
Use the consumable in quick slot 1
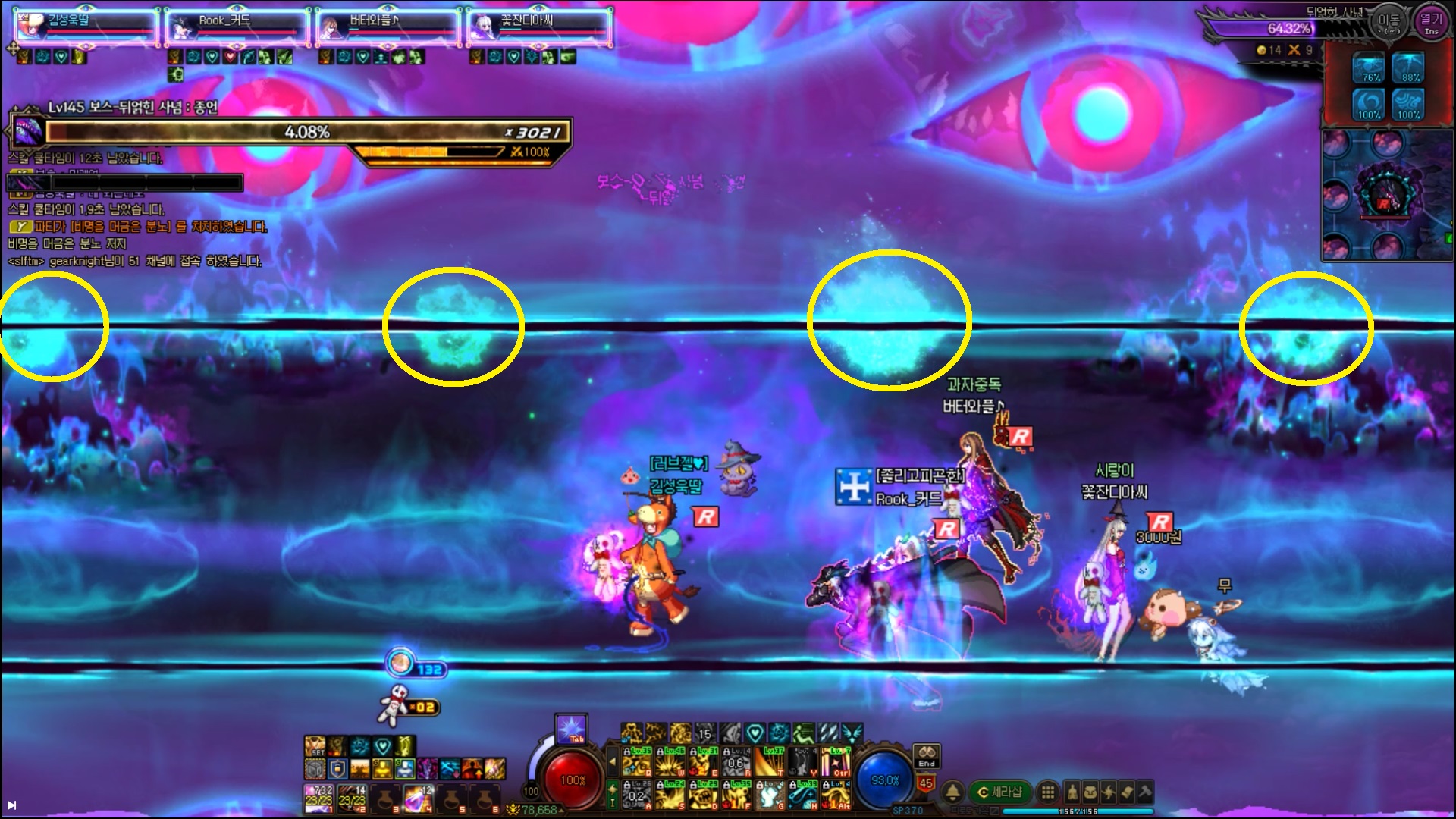pyautogui.click(x=318, y=798)
